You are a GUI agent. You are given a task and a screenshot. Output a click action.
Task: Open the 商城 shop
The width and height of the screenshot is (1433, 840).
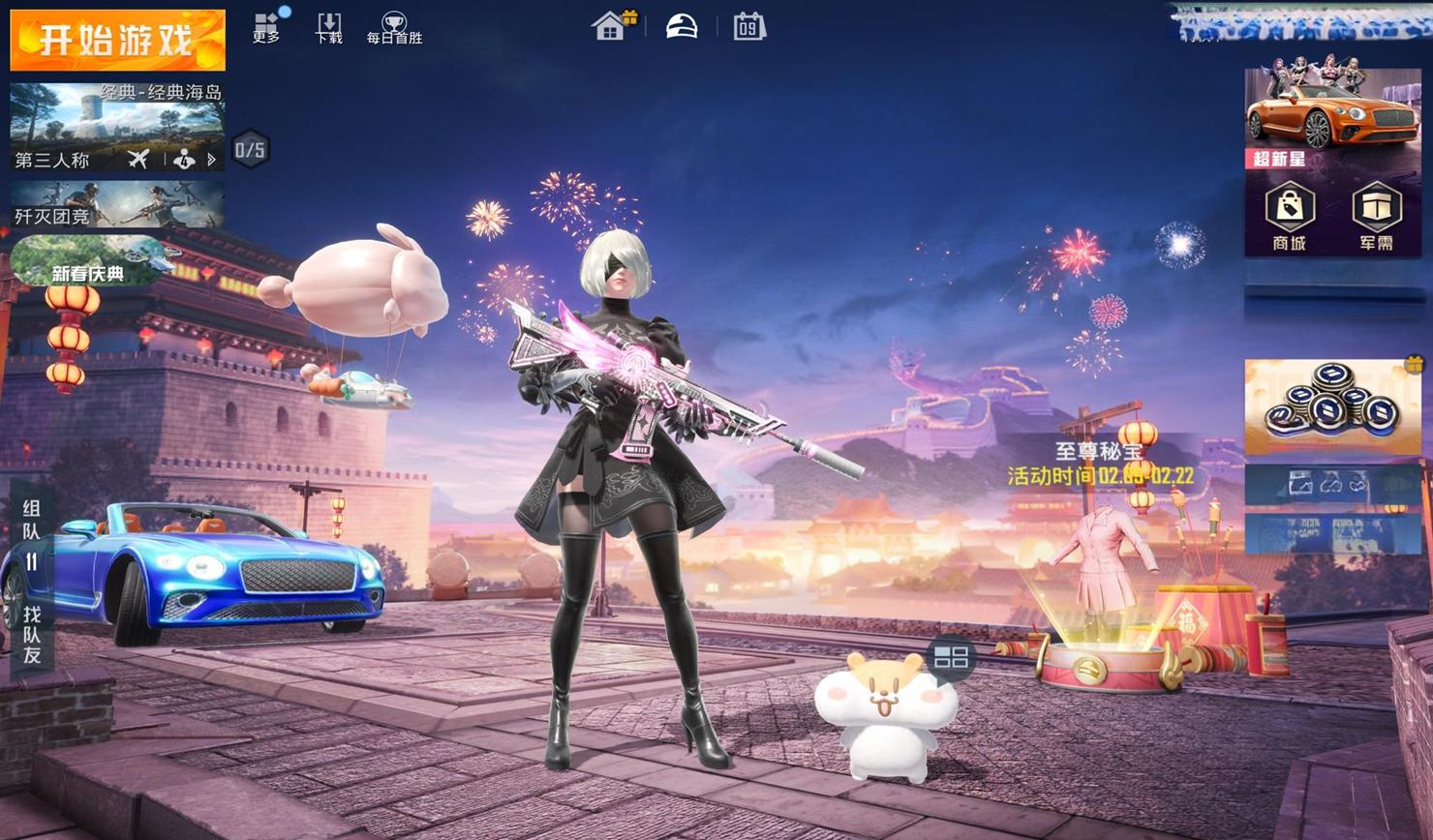[x=1289, y=217]
